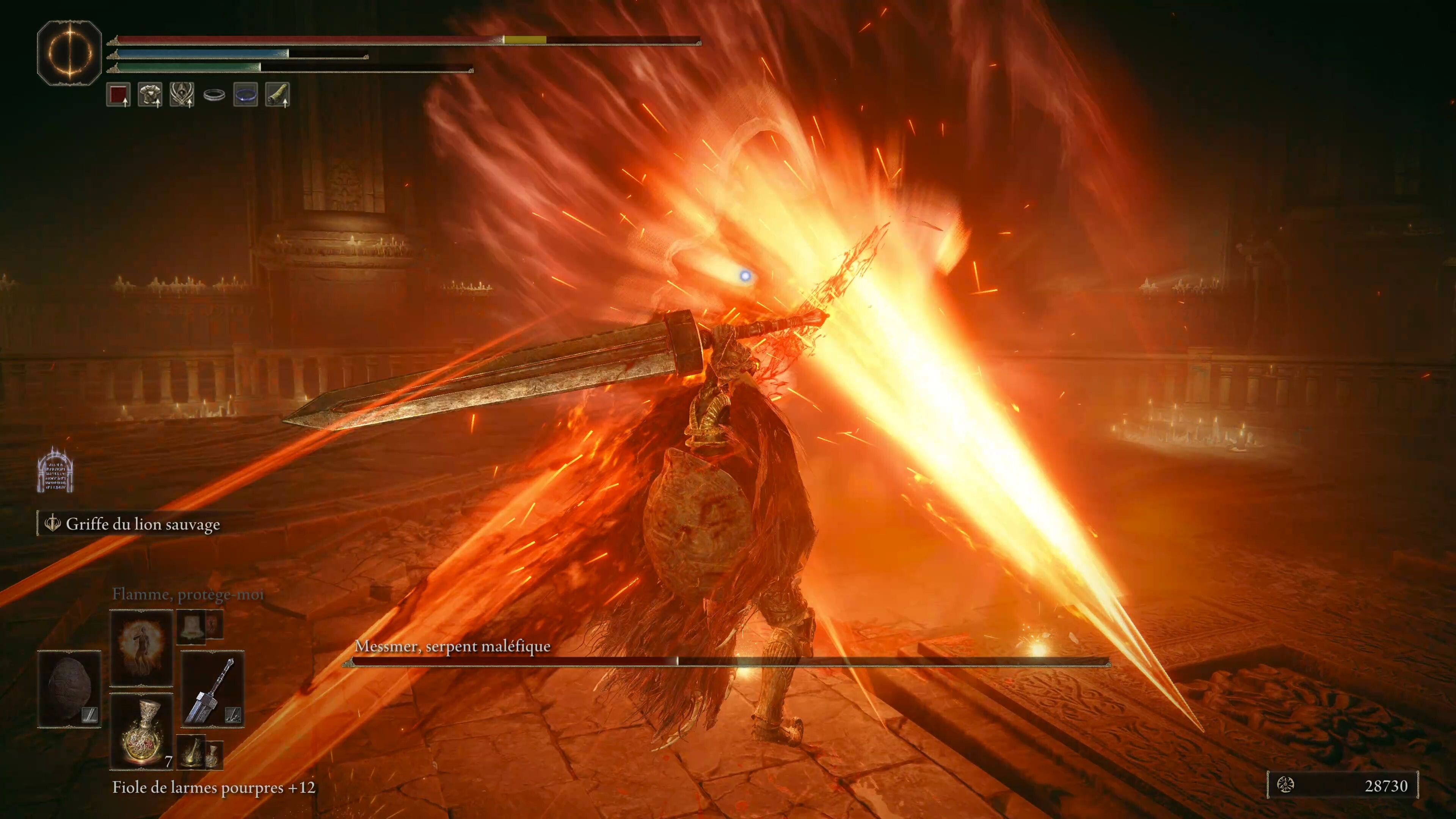This screenshot has width=1456, height=819.
Task: Use the Fiole de larmes pourpres flask
Action: 141,731
